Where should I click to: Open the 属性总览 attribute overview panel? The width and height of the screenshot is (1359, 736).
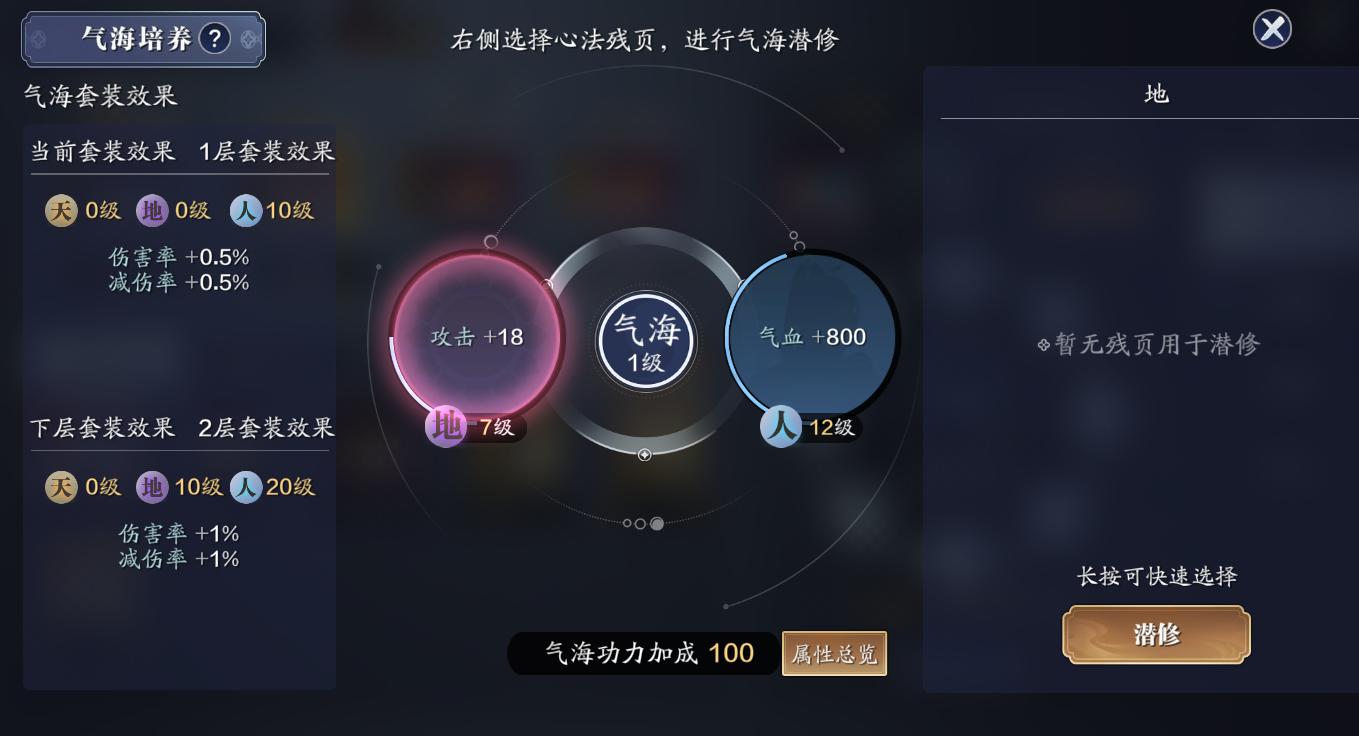click(834, 653)
